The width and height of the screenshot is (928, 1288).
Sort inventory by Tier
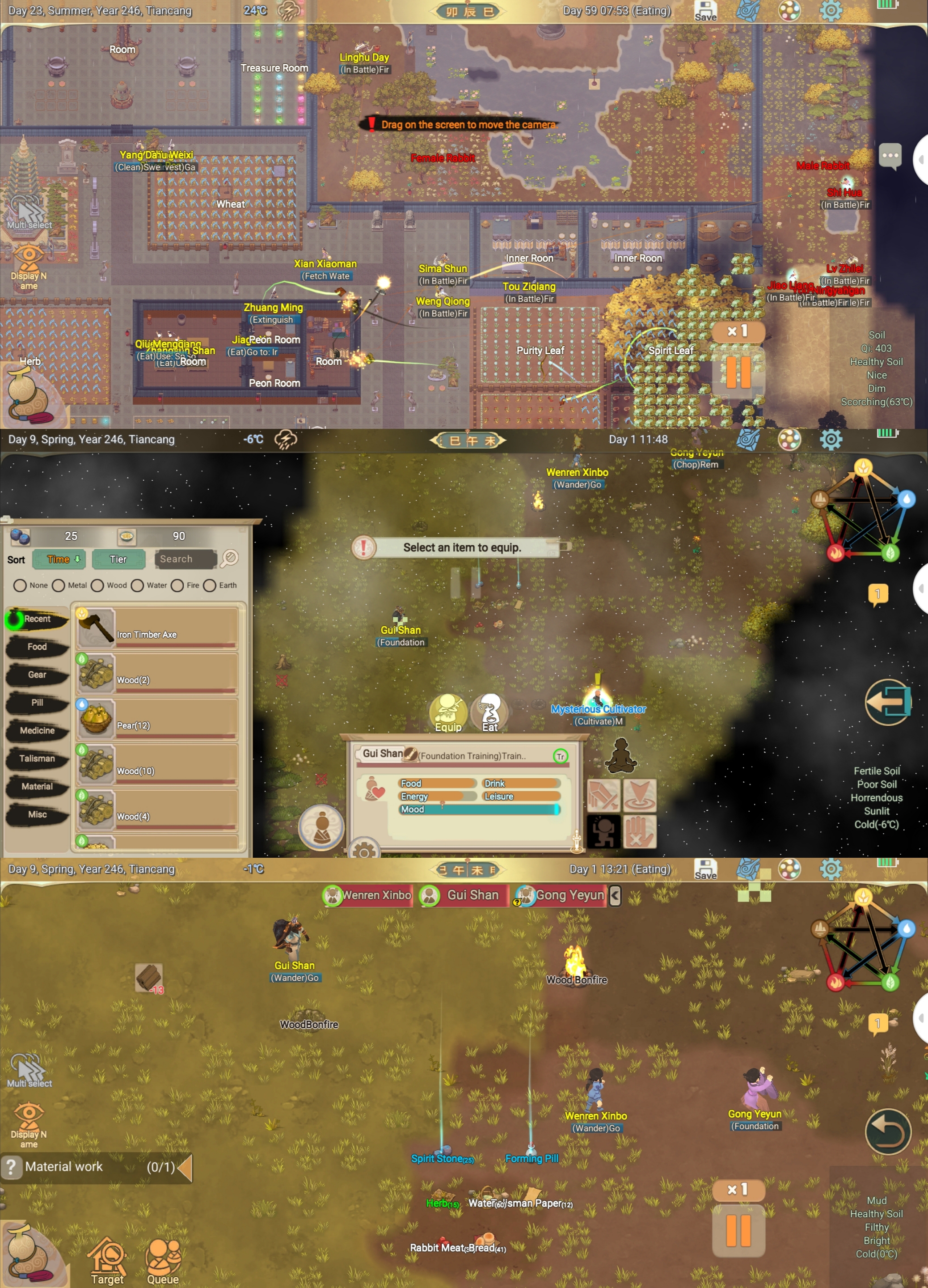click(x=118, y=559)
